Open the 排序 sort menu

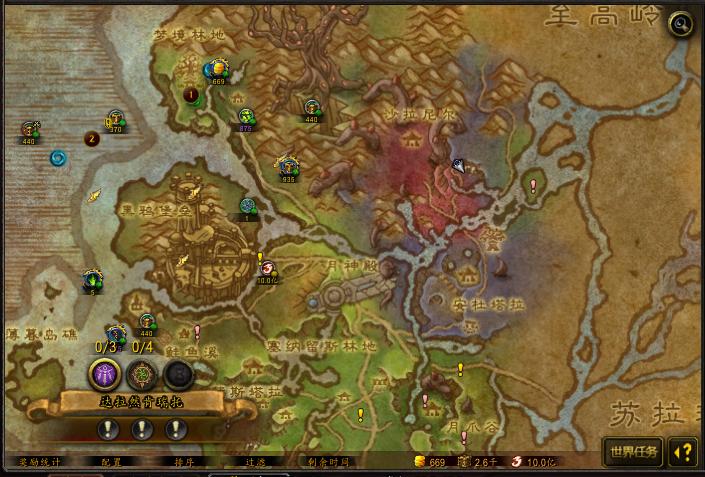pos(183,462)
